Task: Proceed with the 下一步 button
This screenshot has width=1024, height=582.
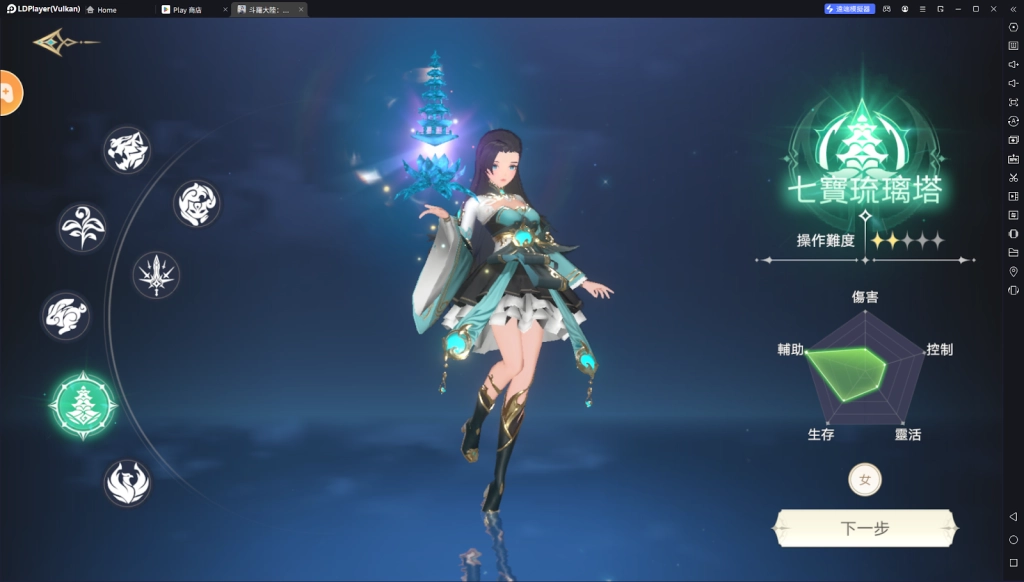Action: (866, 528)
